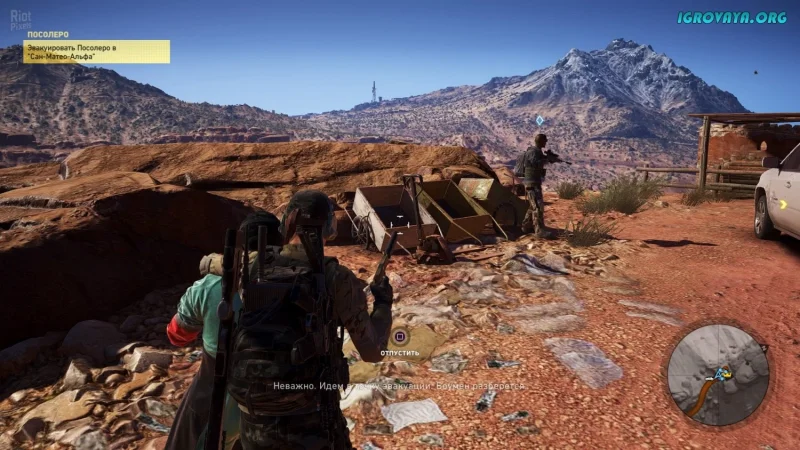Click the IGROVAYA.ORG watermark link
Image resolution: width=800 pixels, height=450 pixels.
[732, 17]
